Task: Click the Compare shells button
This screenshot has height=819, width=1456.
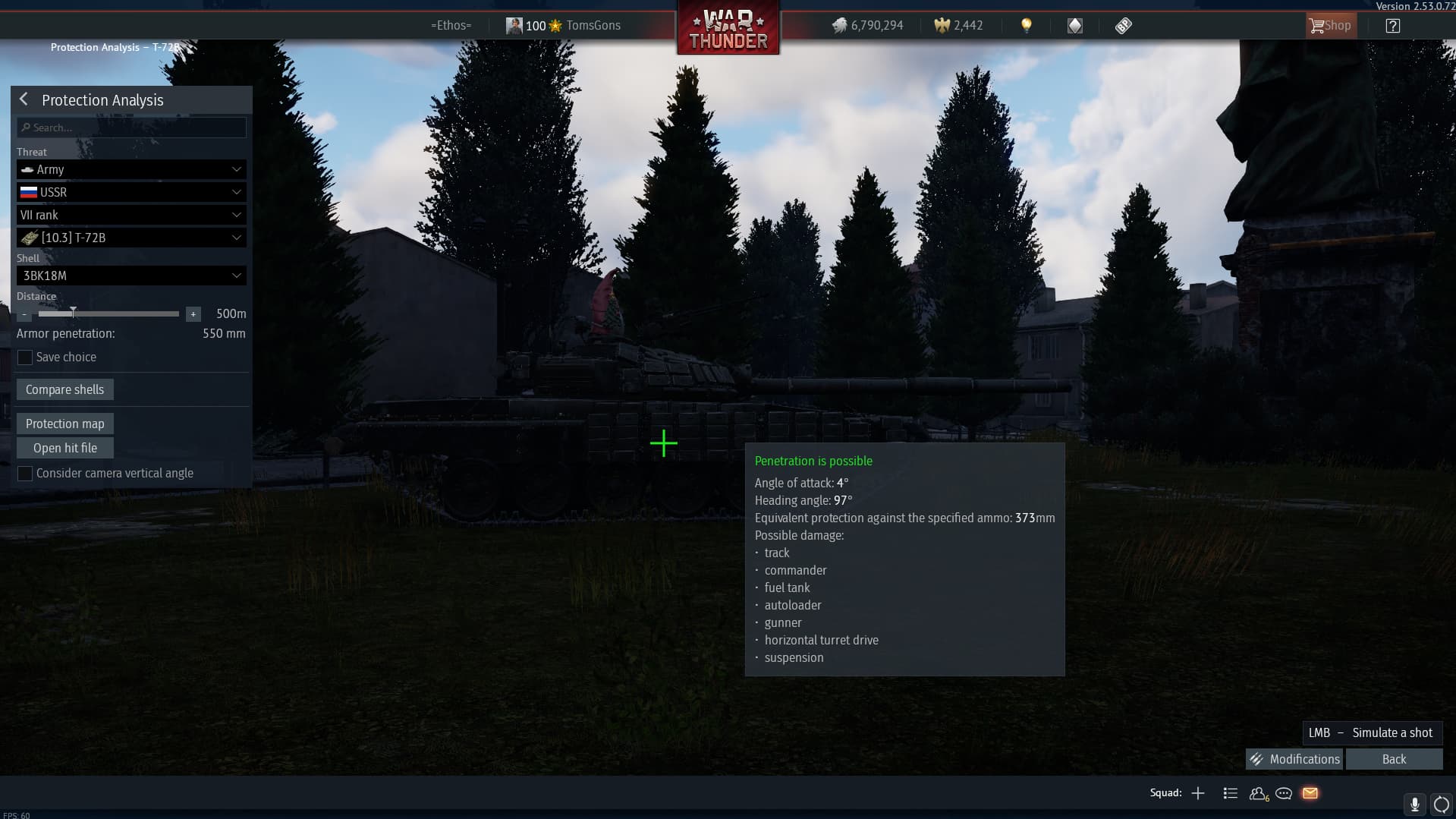Action: coord(65,389)
